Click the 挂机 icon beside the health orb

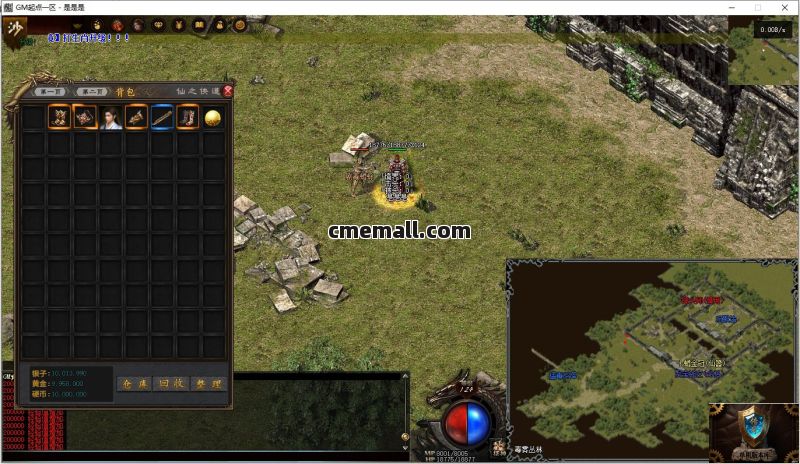497,447
